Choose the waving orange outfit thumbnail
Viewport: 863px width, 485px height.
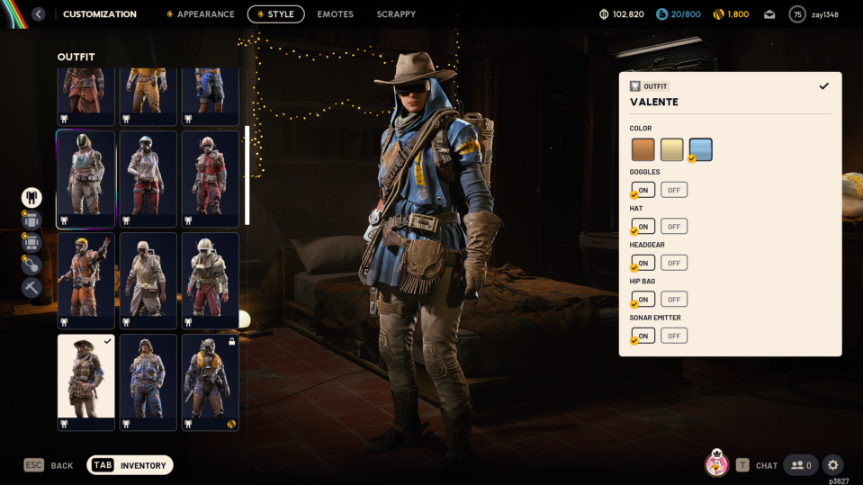pyautogui.click(x=86, y=274)
